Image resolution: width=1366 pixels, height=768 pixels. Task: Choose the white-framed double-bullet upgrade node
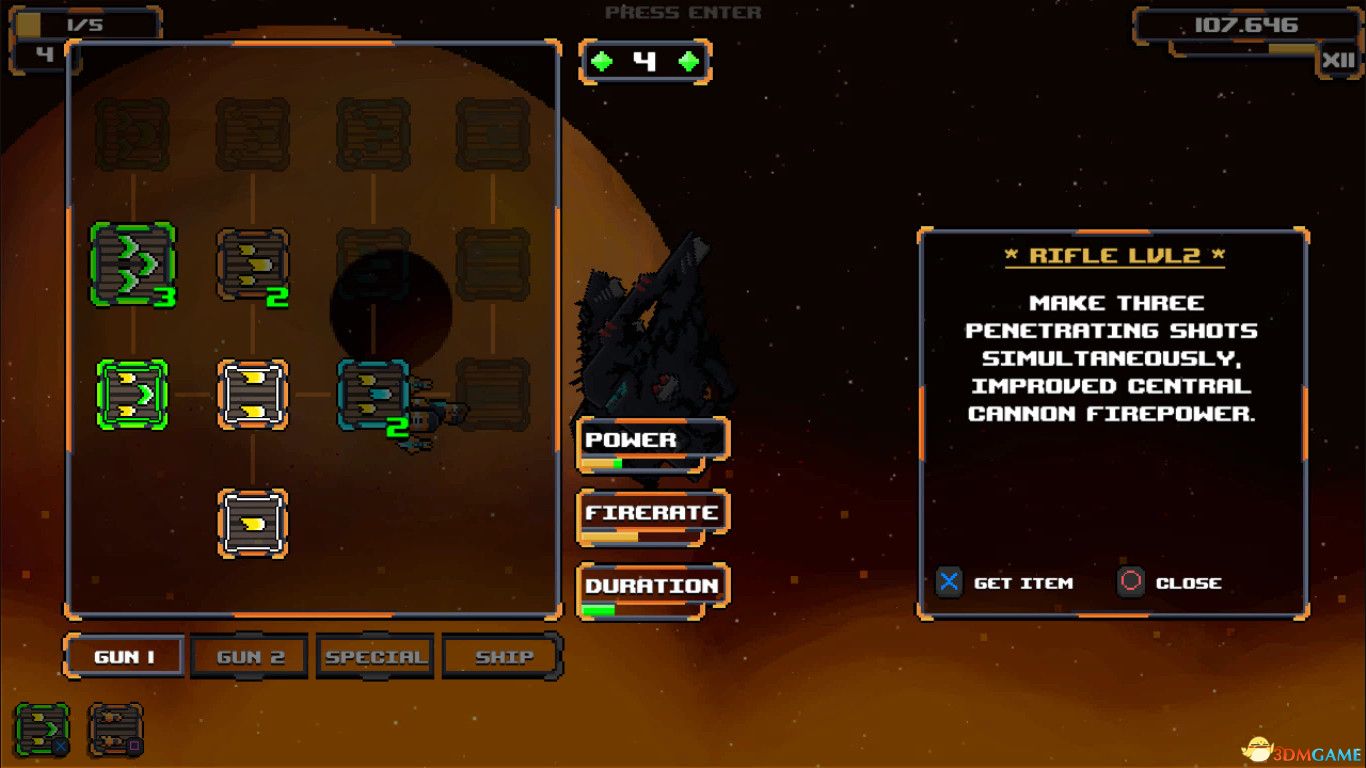pyautogui.click(x=252, y=395)
